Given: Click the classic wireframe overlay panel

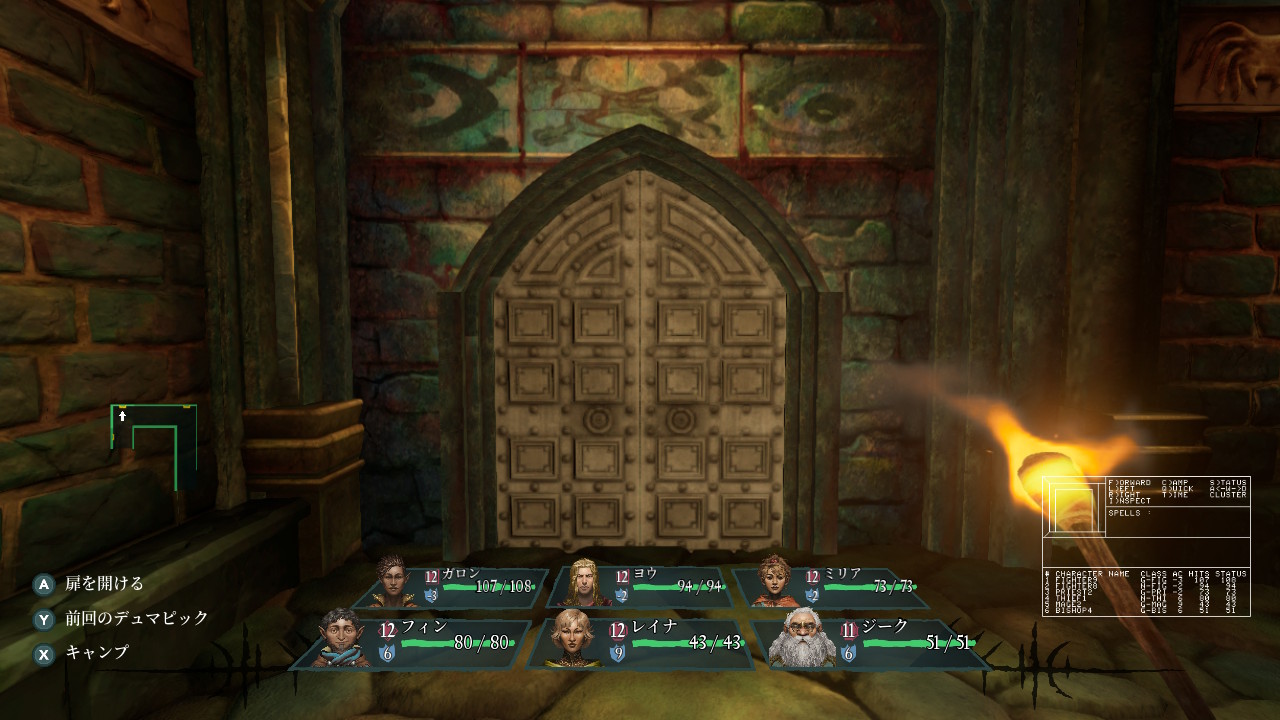Looking at the screenshot, I should click(1146, 546).
